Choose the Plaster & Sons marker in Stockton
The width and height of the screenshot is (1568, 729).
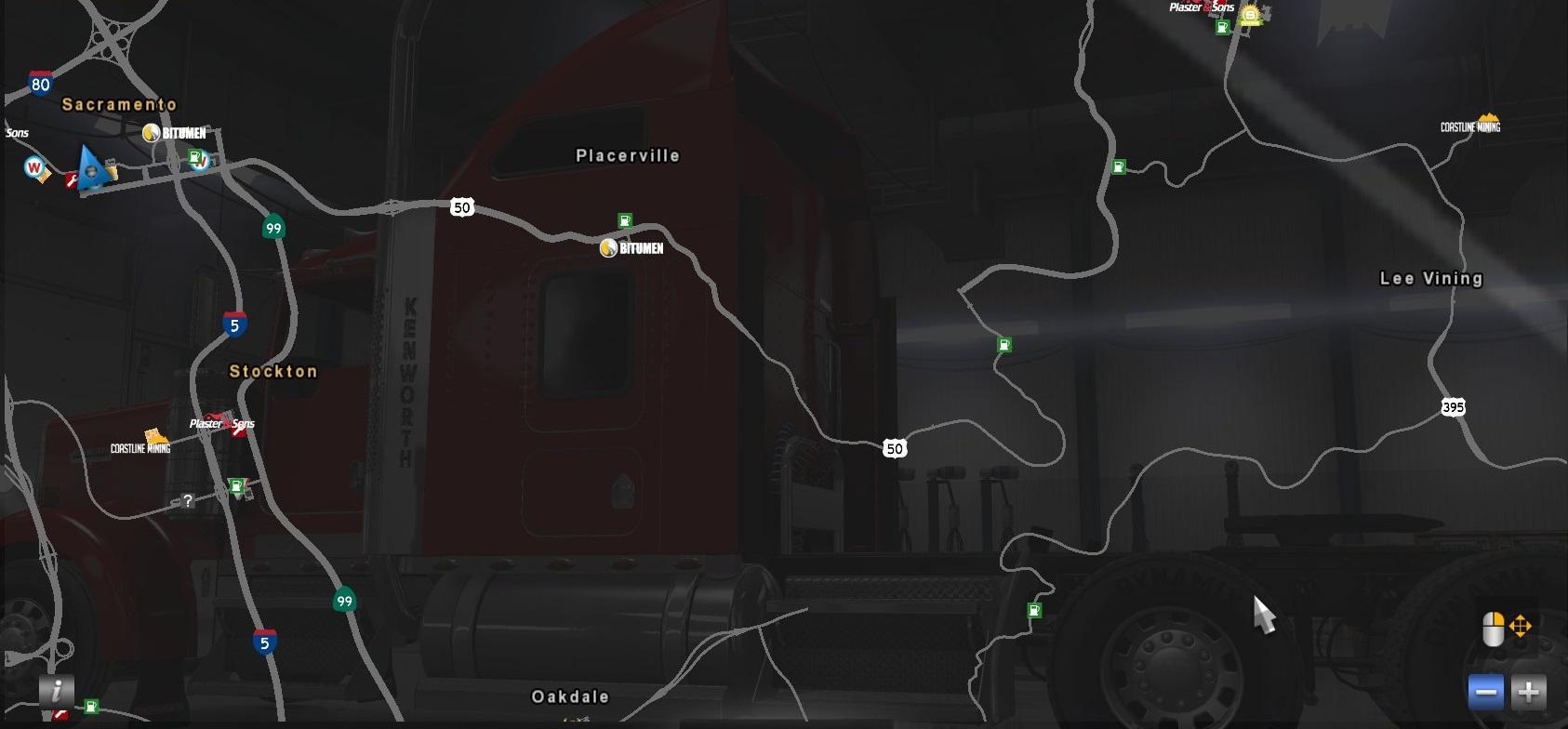point(221,424)
